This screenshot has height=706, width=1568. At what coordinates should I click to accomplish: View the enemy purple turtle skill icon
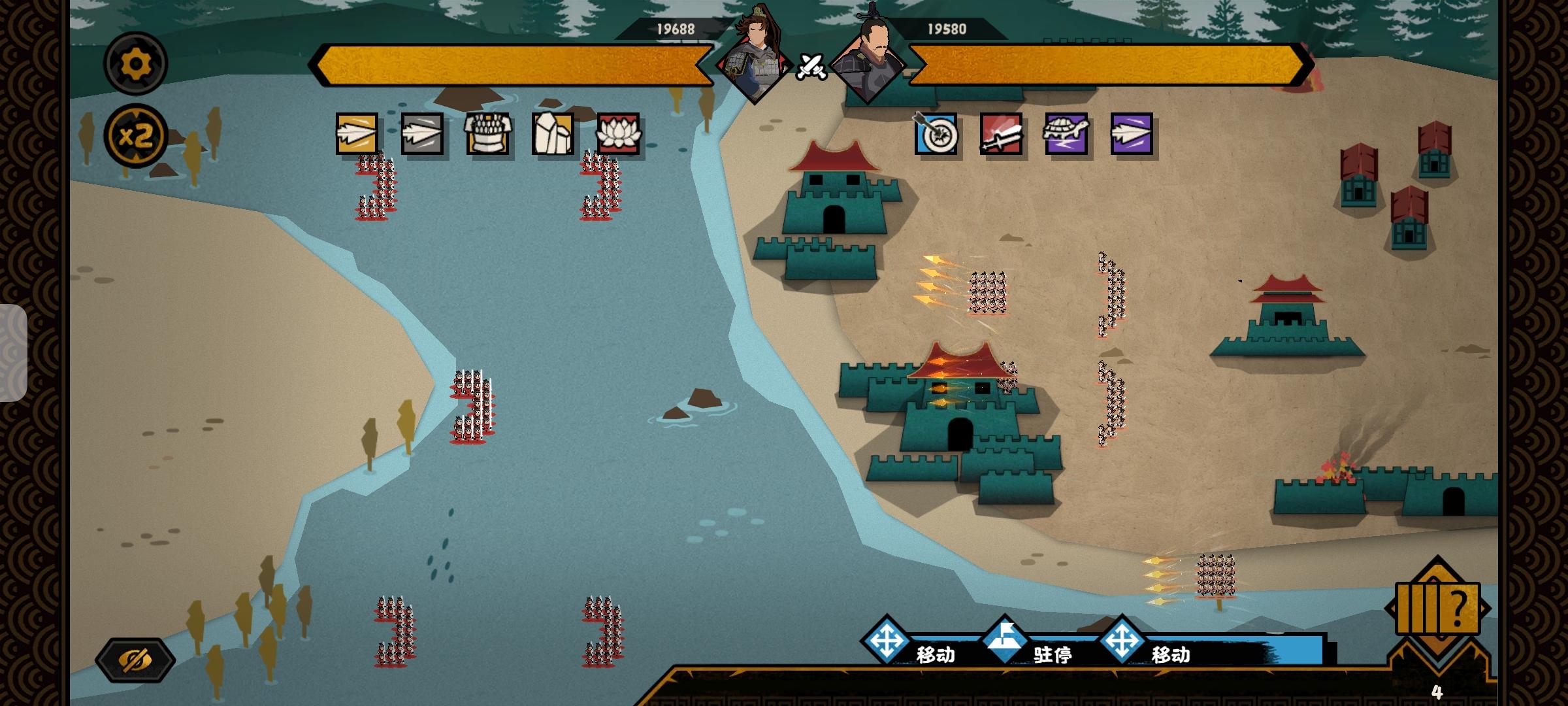tap(1066, 134)
